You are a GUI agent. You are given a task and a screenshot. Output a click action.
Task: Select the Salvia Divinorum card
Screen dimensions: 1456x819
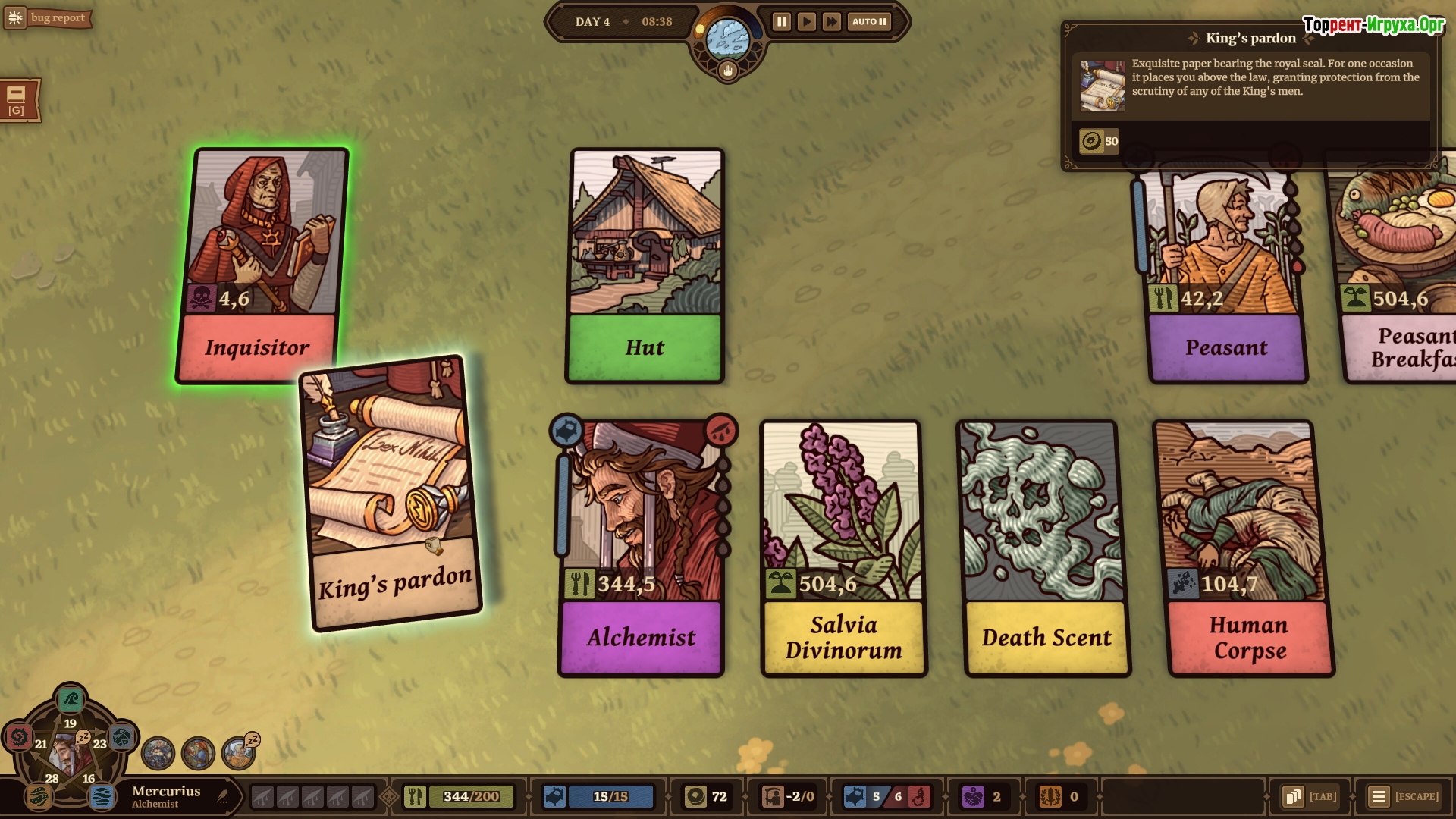[843, 548]
